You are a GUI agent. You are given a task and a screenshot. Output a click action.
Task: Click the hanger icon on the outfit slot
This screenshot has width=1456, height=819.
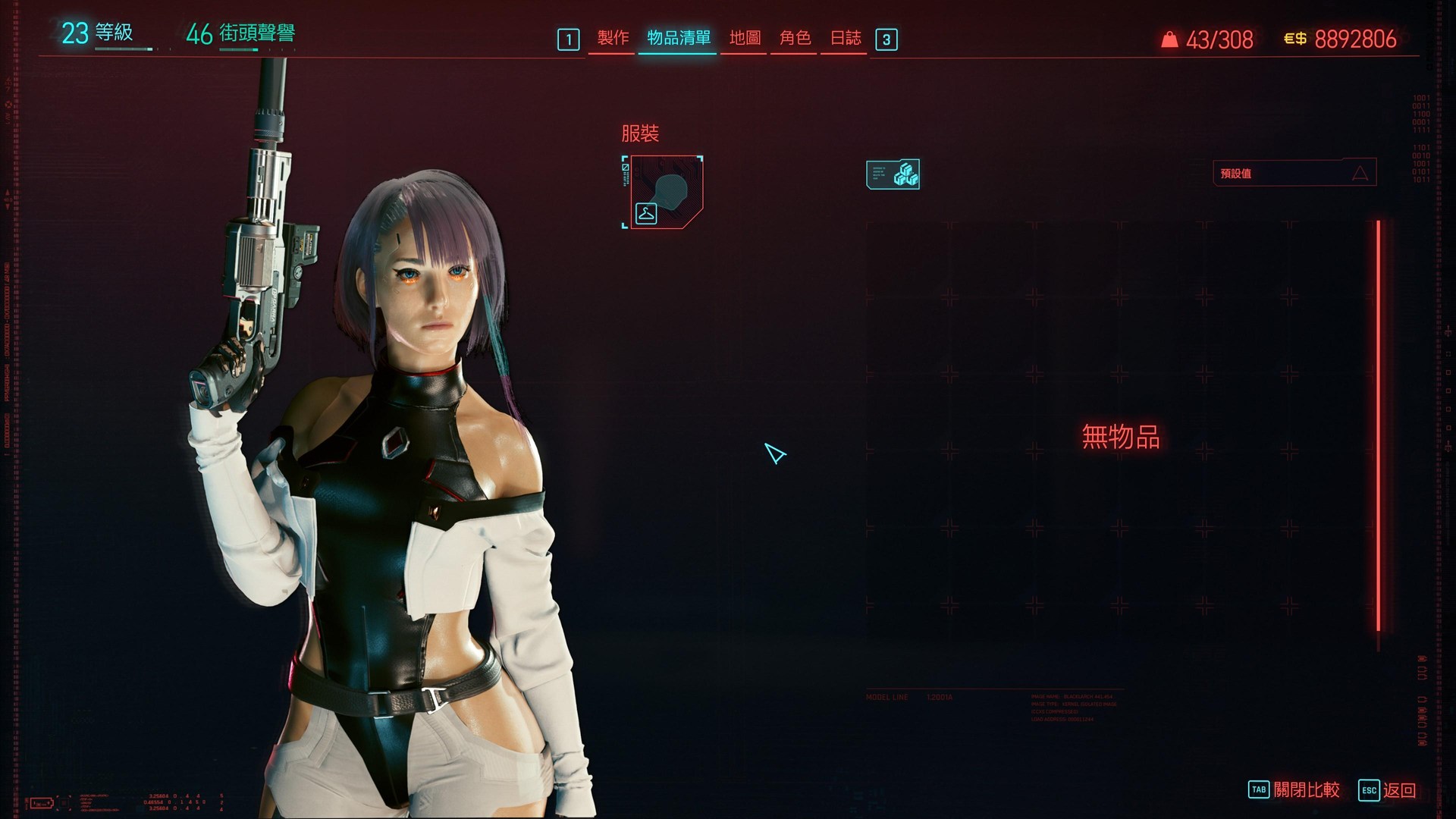pyautogui.click(x=645, y=212)
